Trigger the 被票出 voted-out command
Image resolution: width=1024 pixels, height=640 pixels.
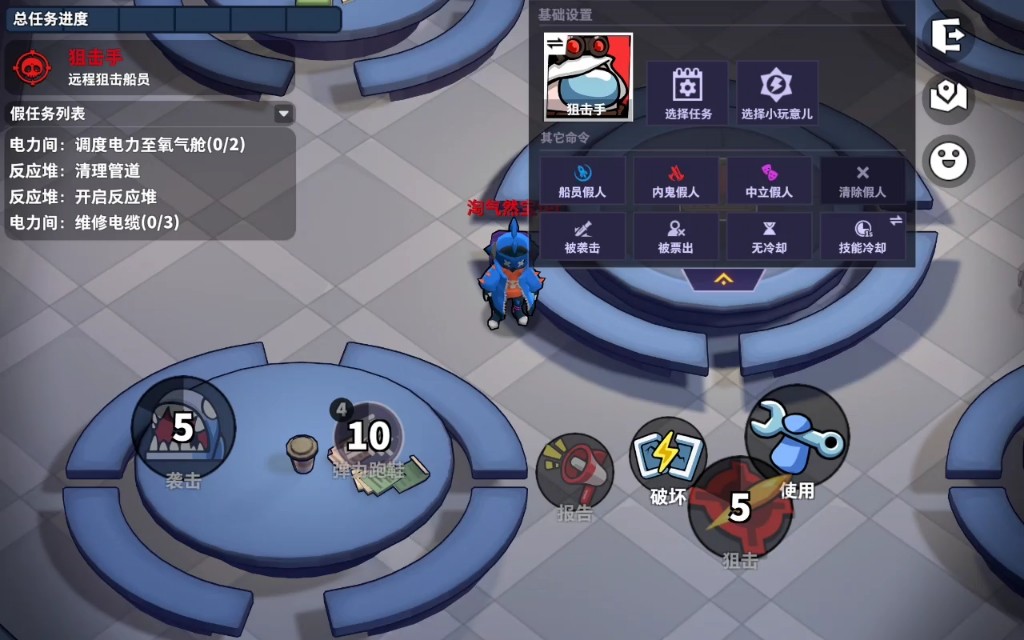675,236
